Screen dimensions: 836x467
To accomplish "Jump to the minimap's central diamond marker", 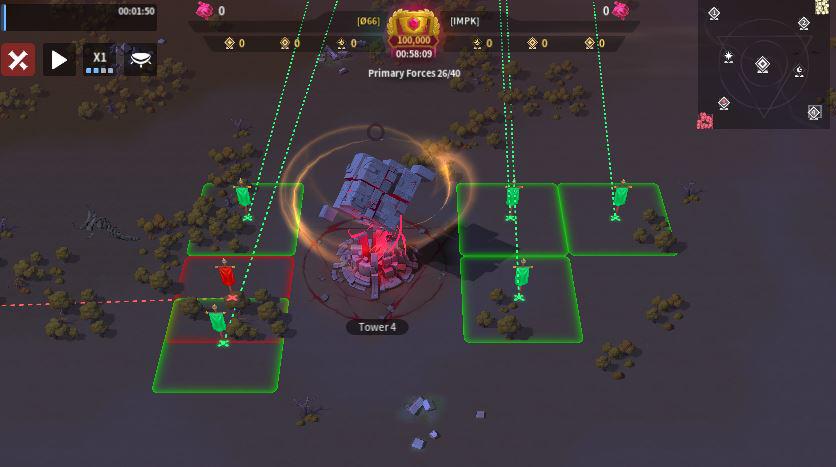I will click(x=762, y=65).
